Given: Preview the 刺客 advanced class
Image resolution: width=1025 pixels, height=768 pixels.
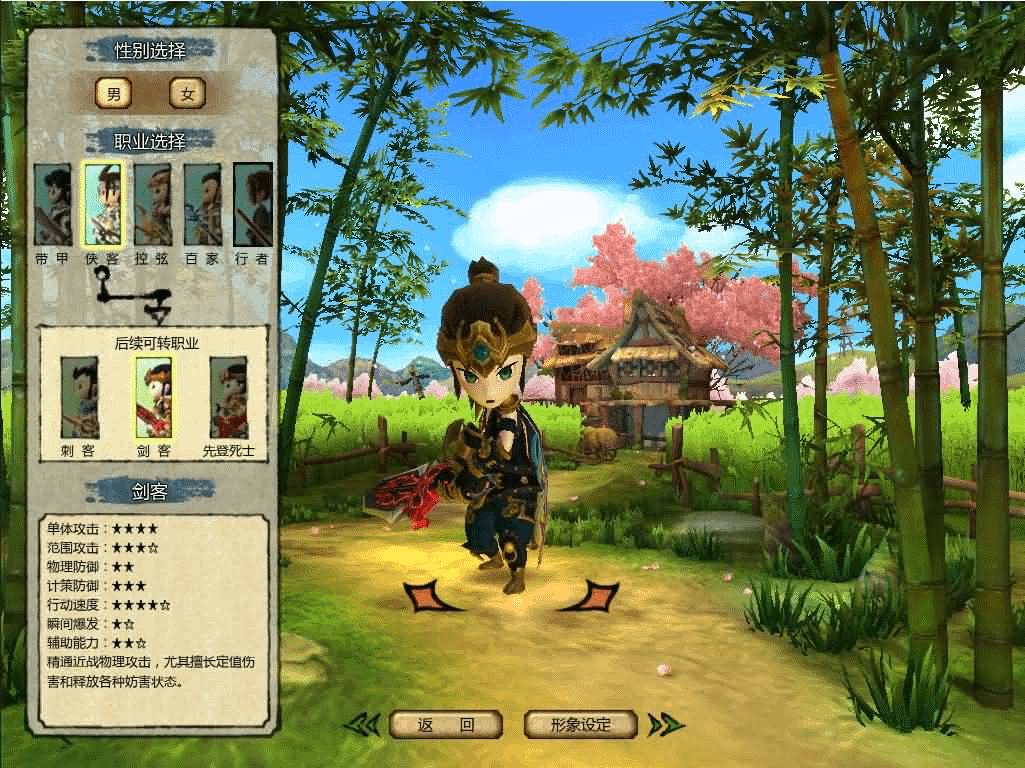Looking at the screenshot, I should pyautogui.click(x=79, y=397).
